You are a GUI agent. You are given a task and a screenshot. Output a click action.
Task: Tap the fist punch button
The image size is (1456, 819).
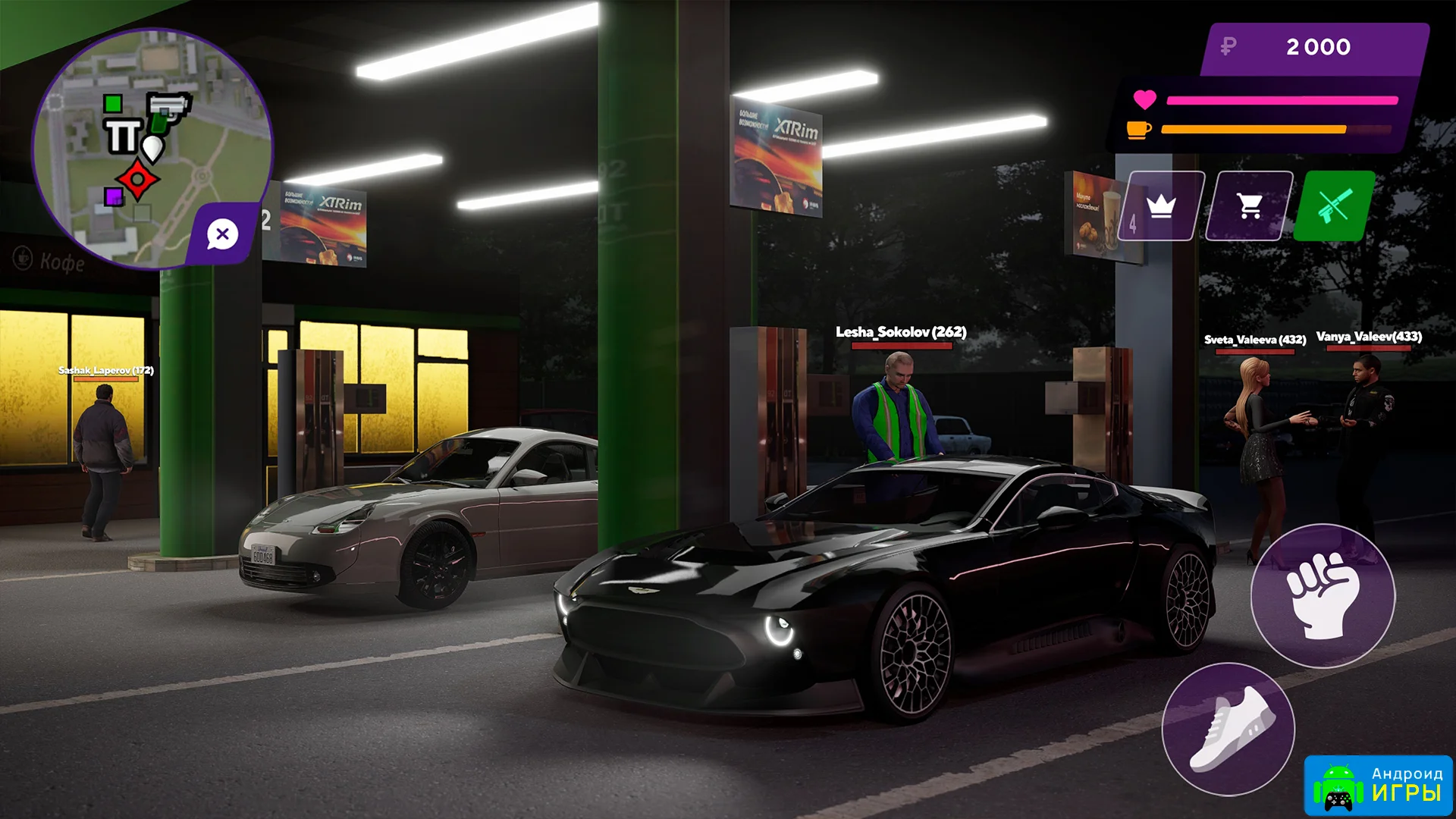click(1322, 595)
